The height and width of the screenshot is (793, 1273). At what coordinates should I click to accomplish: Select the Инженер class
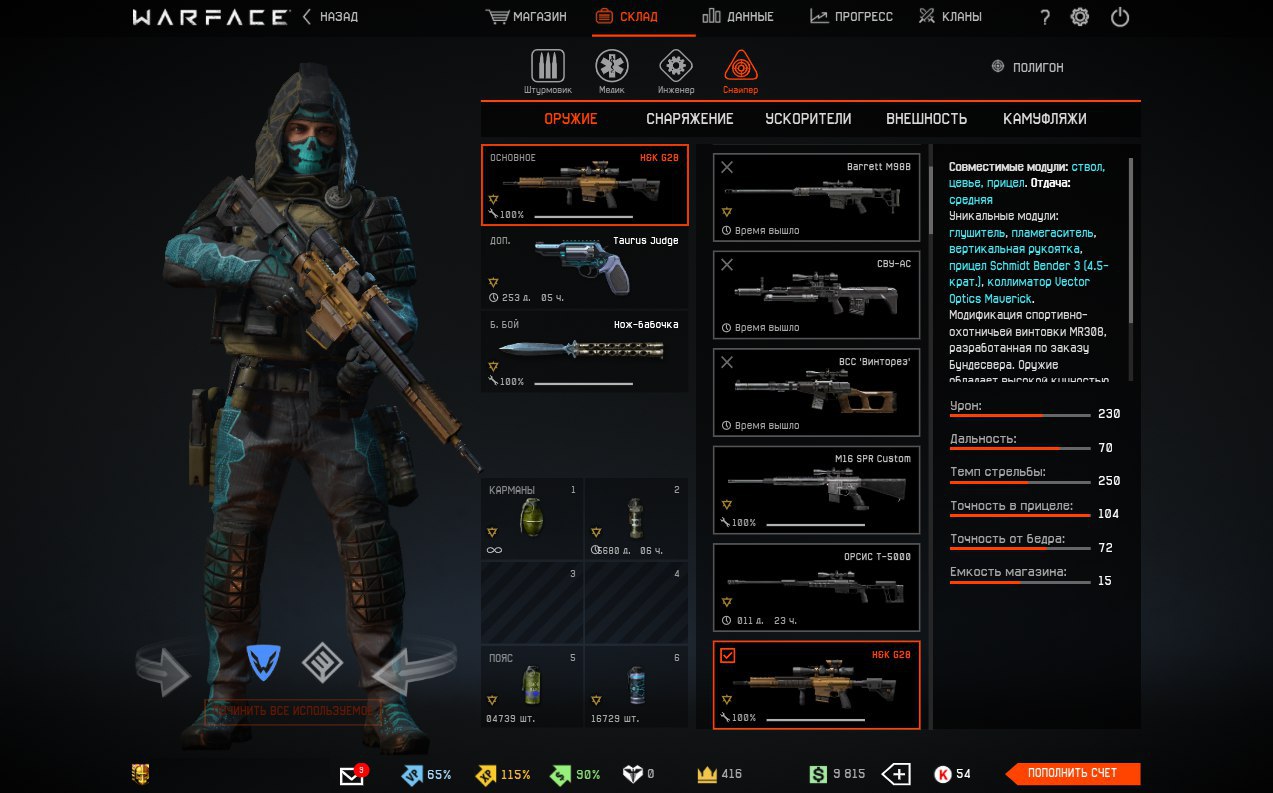[676, 70]
